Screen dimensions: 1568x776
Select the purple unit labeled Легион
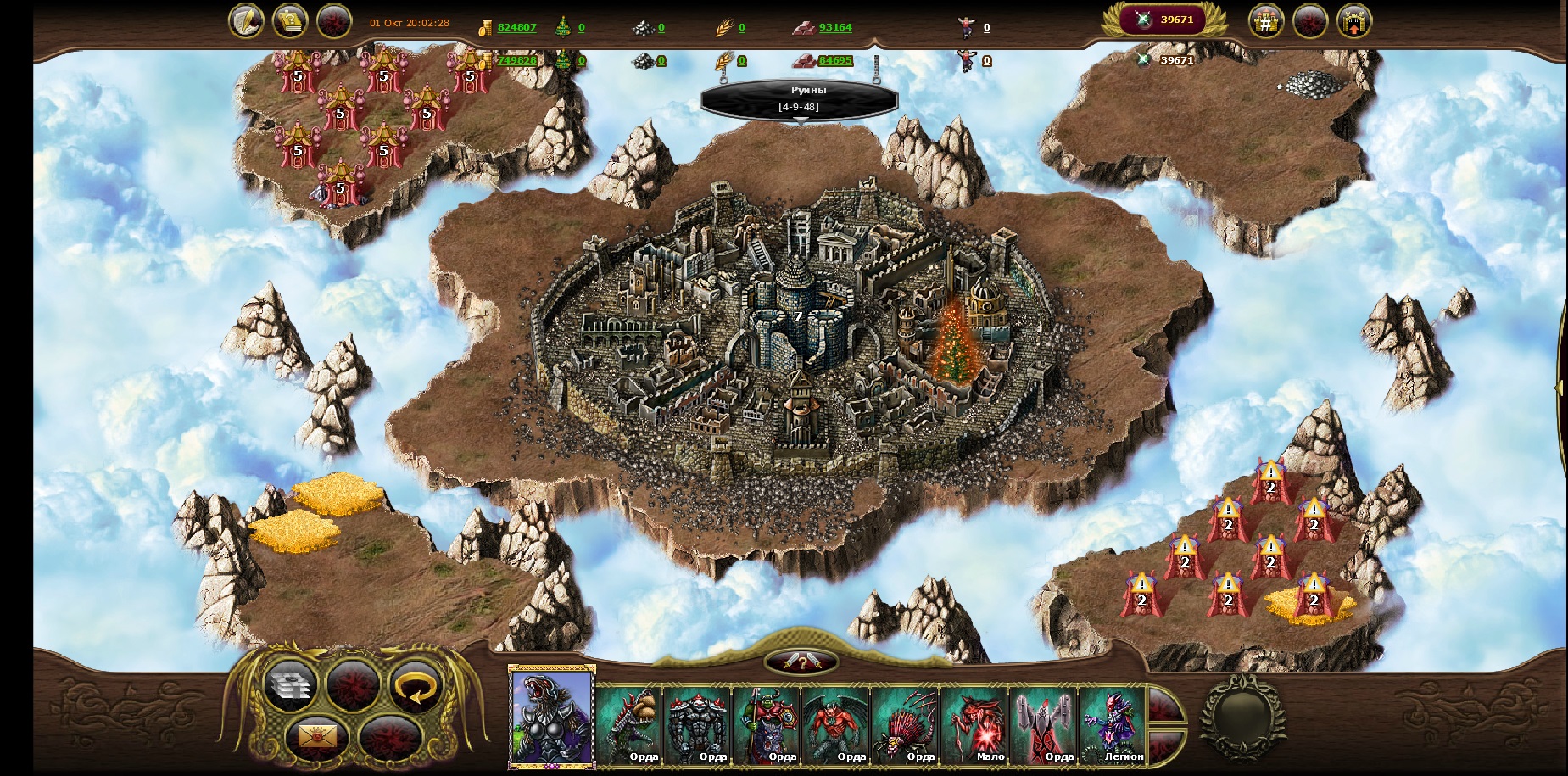tap(1112, 725)
